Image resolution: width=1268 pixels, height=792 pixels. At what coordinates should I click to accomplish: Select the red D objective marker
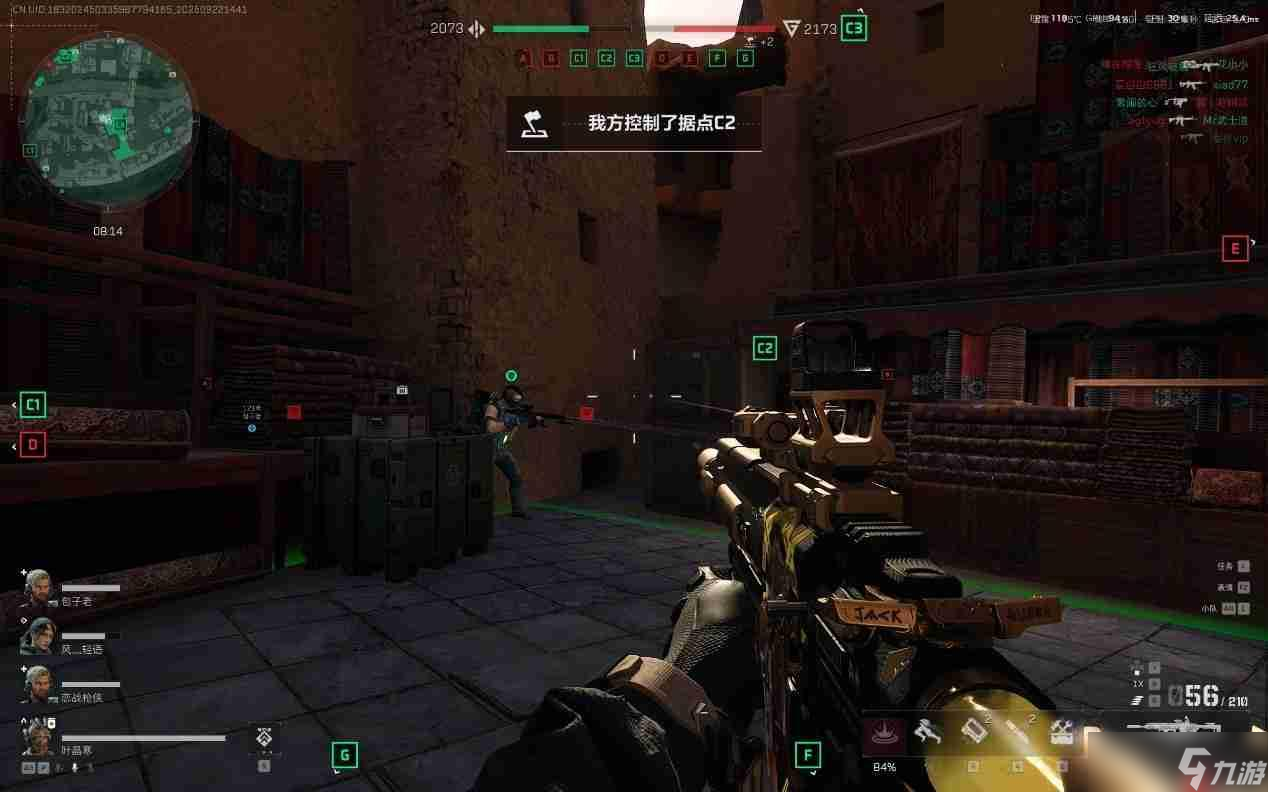coord(33,445)
